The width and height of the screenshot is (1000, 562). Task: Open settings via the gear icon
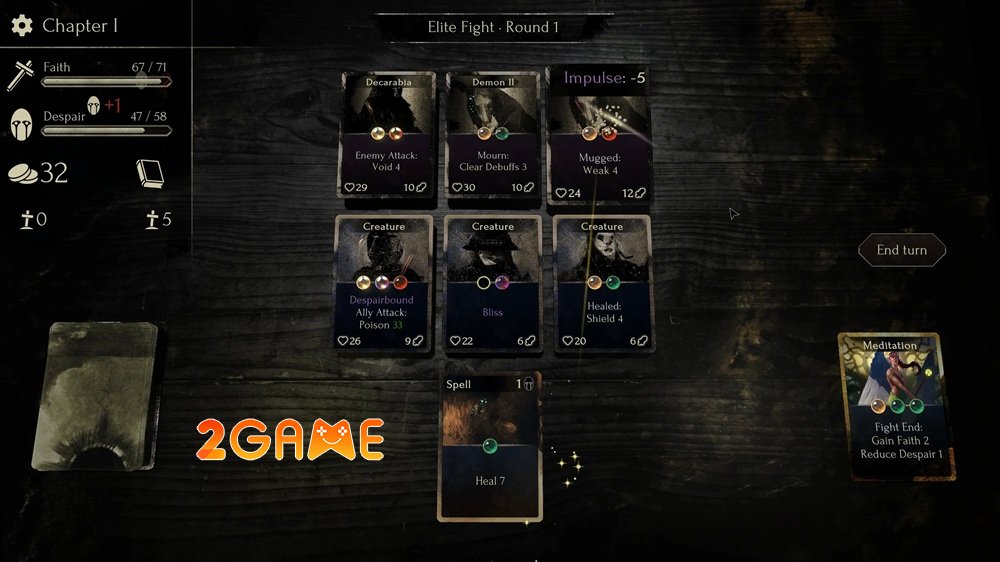tap(22, 26)
